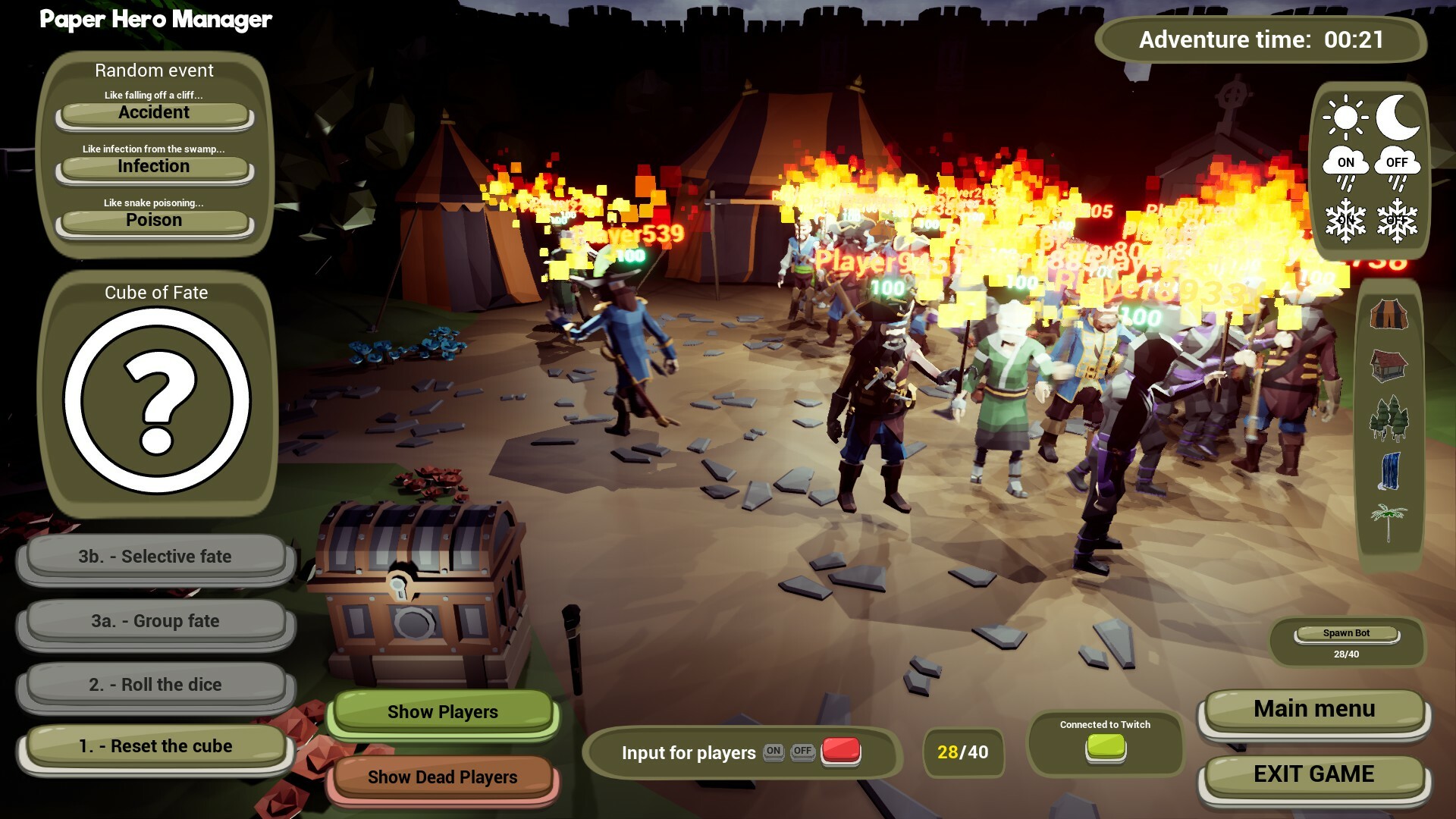Screen dimensions: 1456x819
Task: Open the Show Dead Players list
Action: coord(442,777)
